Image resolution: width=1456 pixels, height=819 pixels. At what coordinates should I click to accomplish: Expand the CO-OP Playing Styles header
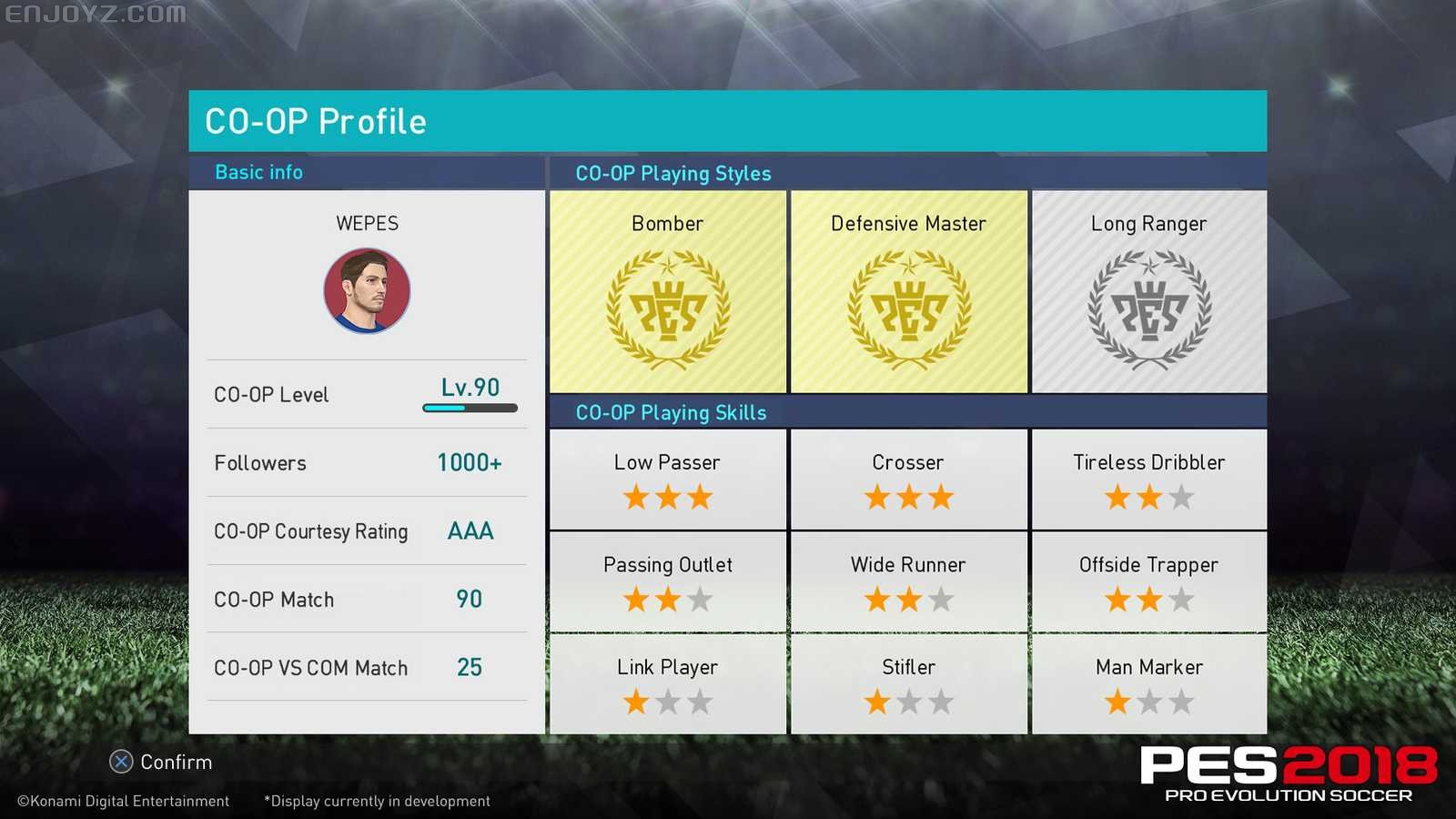pyautogui.click(x=672, y=173)
